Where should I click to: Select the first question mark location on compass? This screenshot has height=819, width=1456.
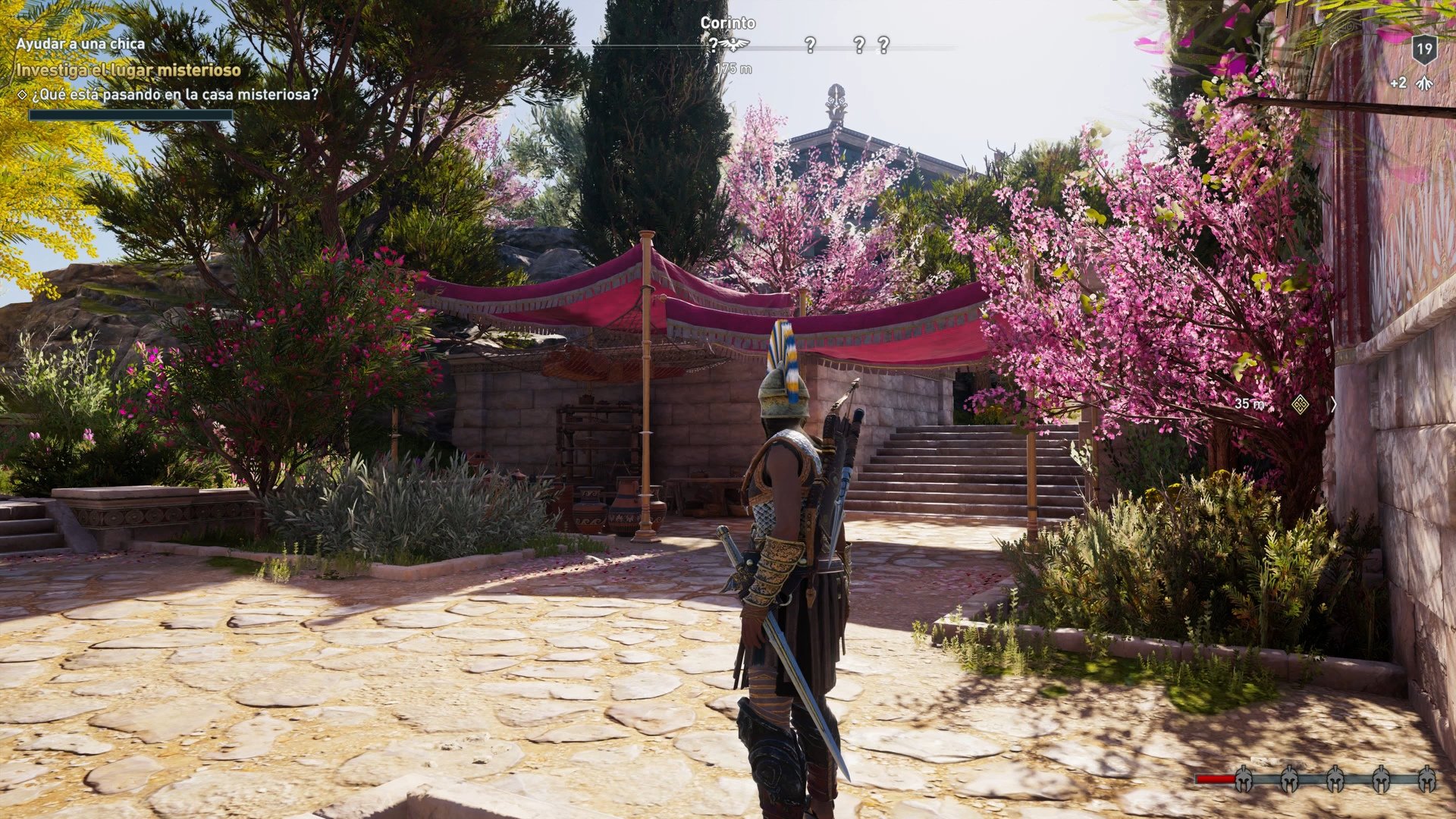(x=714, y=45)
